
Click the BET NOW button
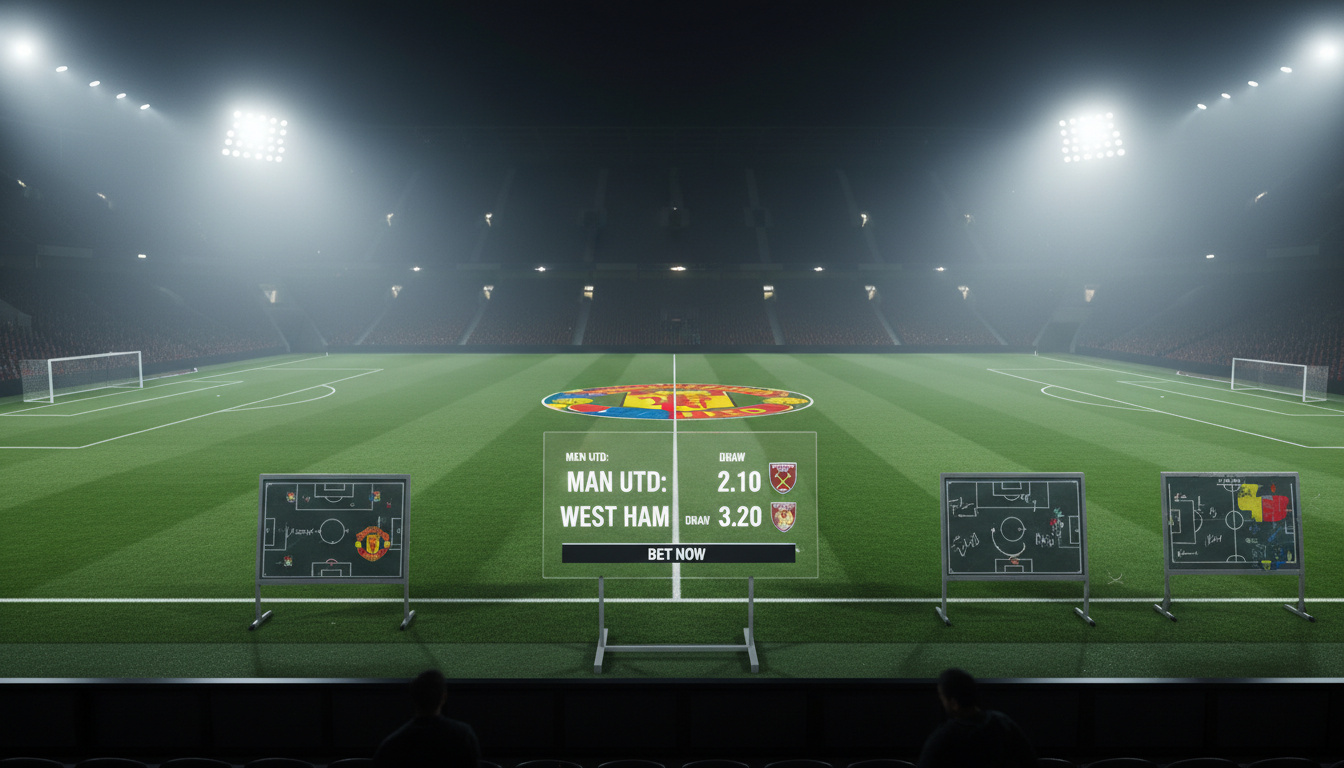point(678,553)
